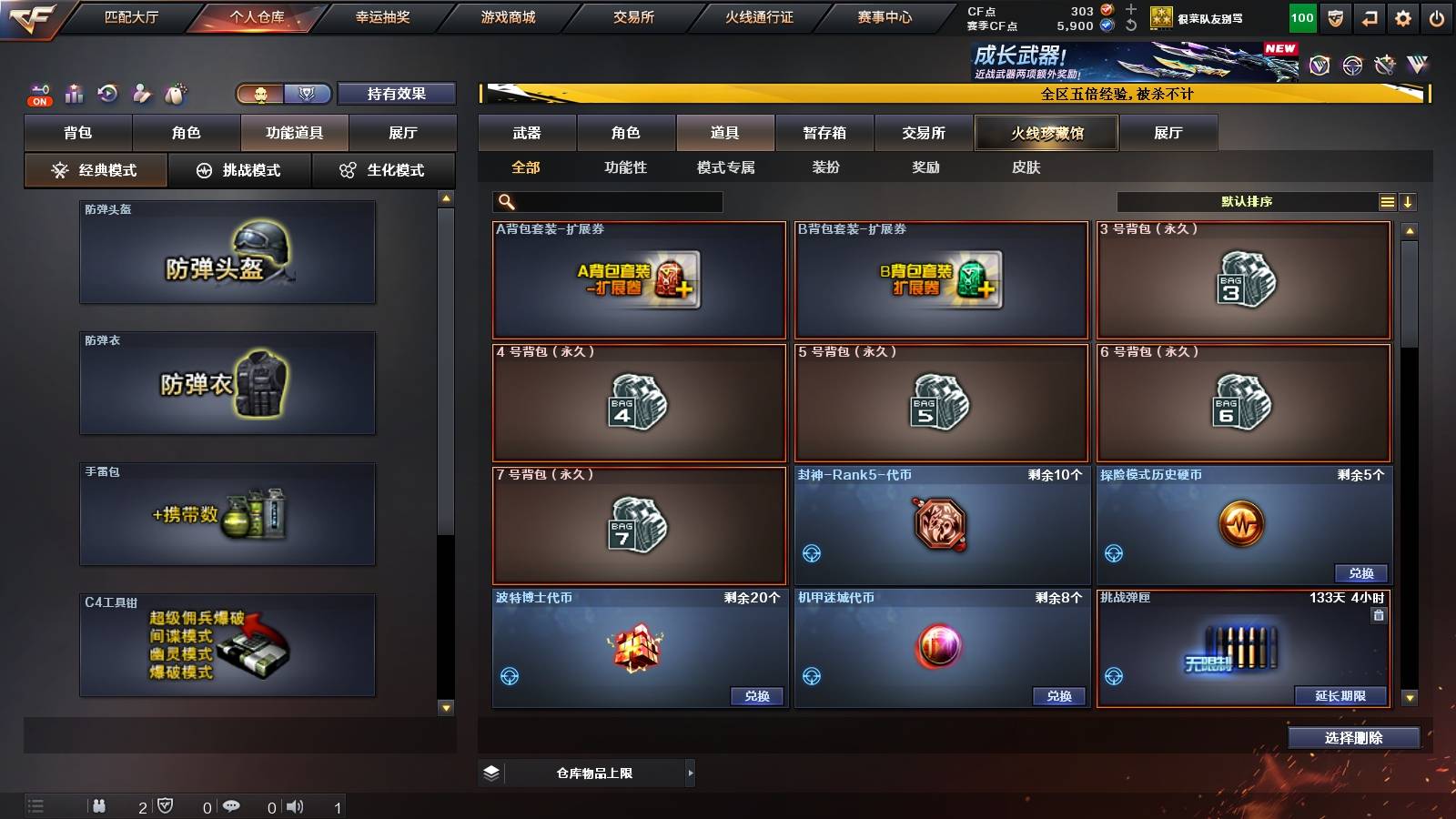Click the binoculars friends icon in bottom bar

click(98, 806)
